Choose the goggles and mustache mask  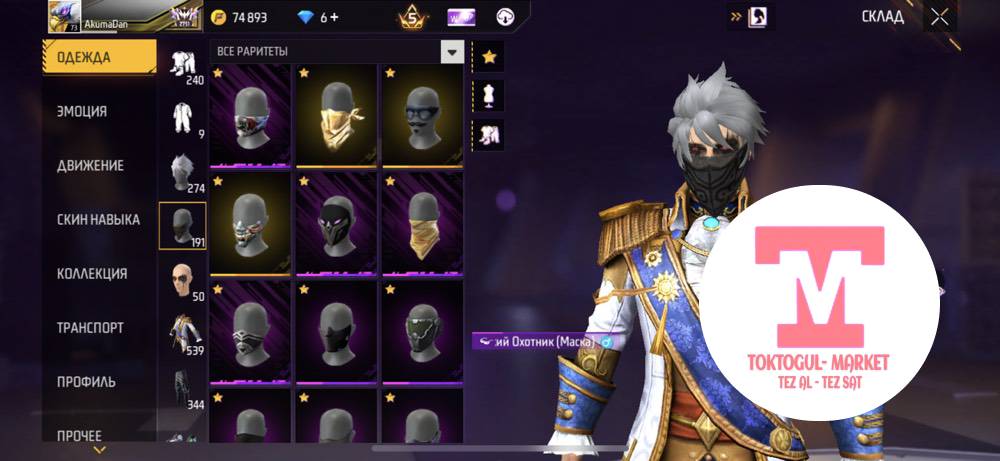(420, 115)
